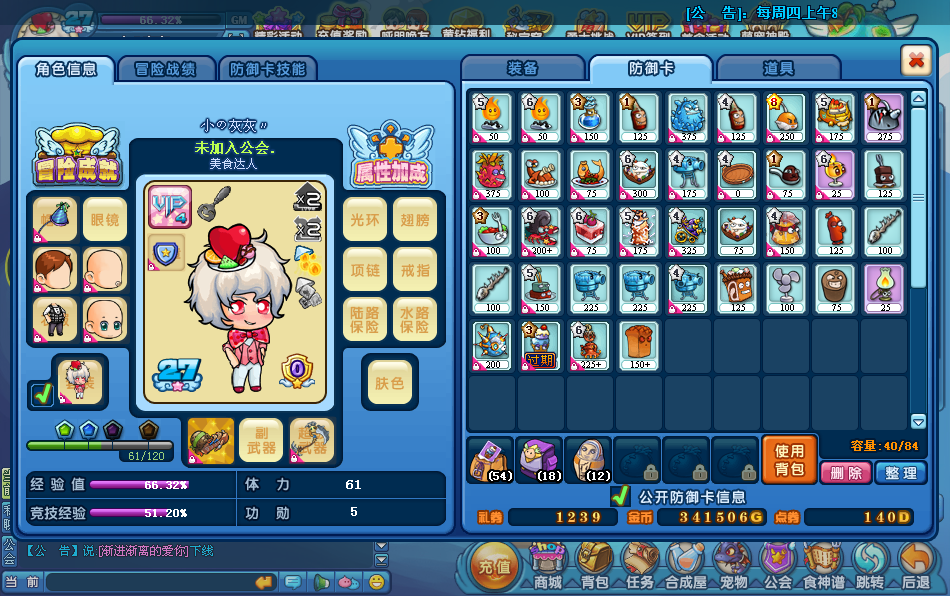Click the chat input field
950x596 pixels.
pos(145,582)
